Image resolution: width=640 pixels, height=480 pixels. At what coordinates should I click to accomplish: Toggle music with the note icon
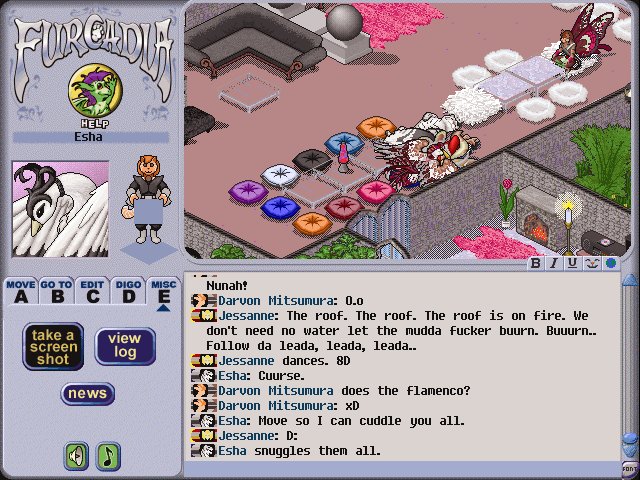point(107,456)
